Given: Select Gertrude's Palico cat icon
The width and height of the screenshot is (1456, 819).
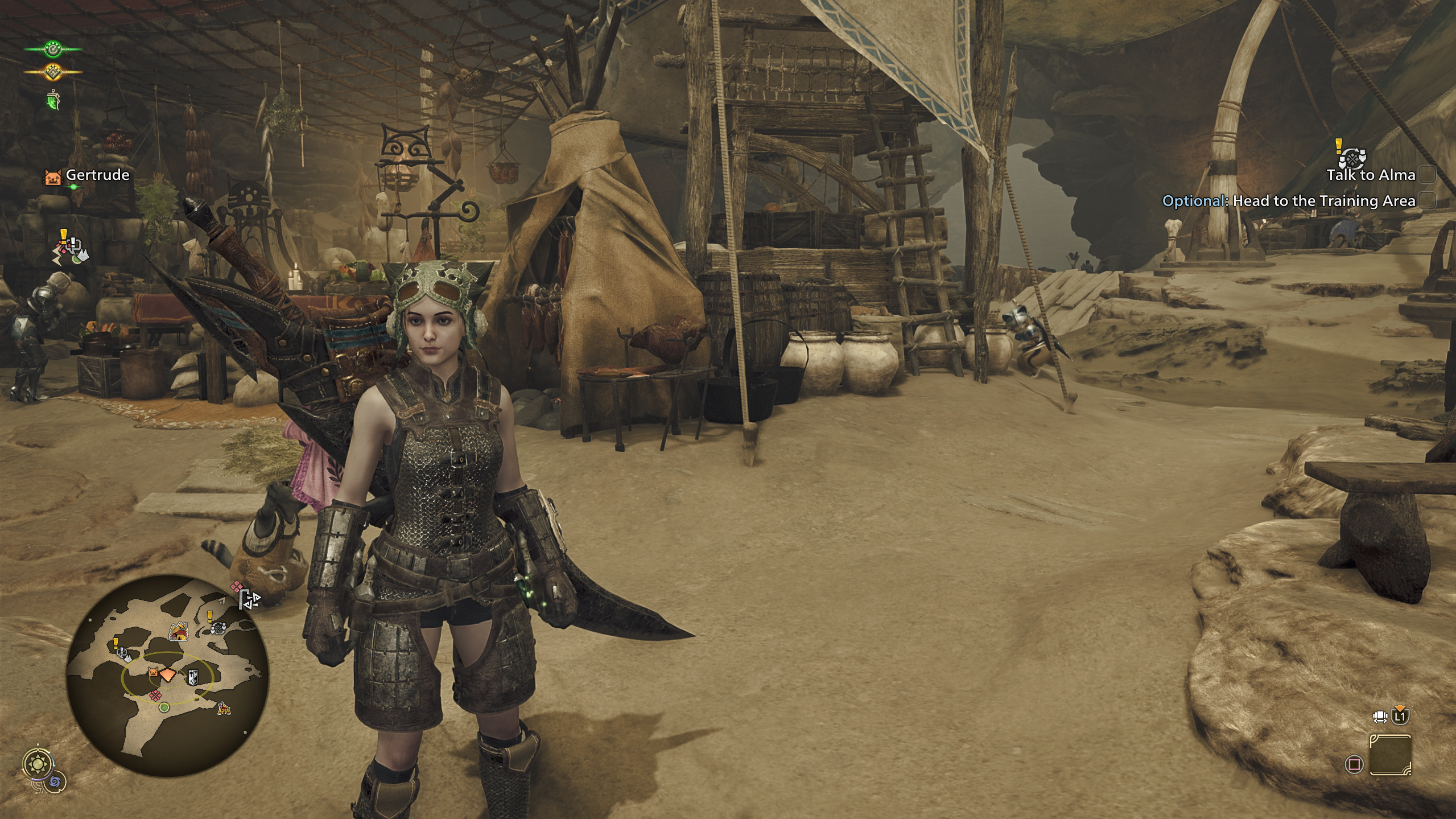Looking at the screenshot, I should click(53, 176).
